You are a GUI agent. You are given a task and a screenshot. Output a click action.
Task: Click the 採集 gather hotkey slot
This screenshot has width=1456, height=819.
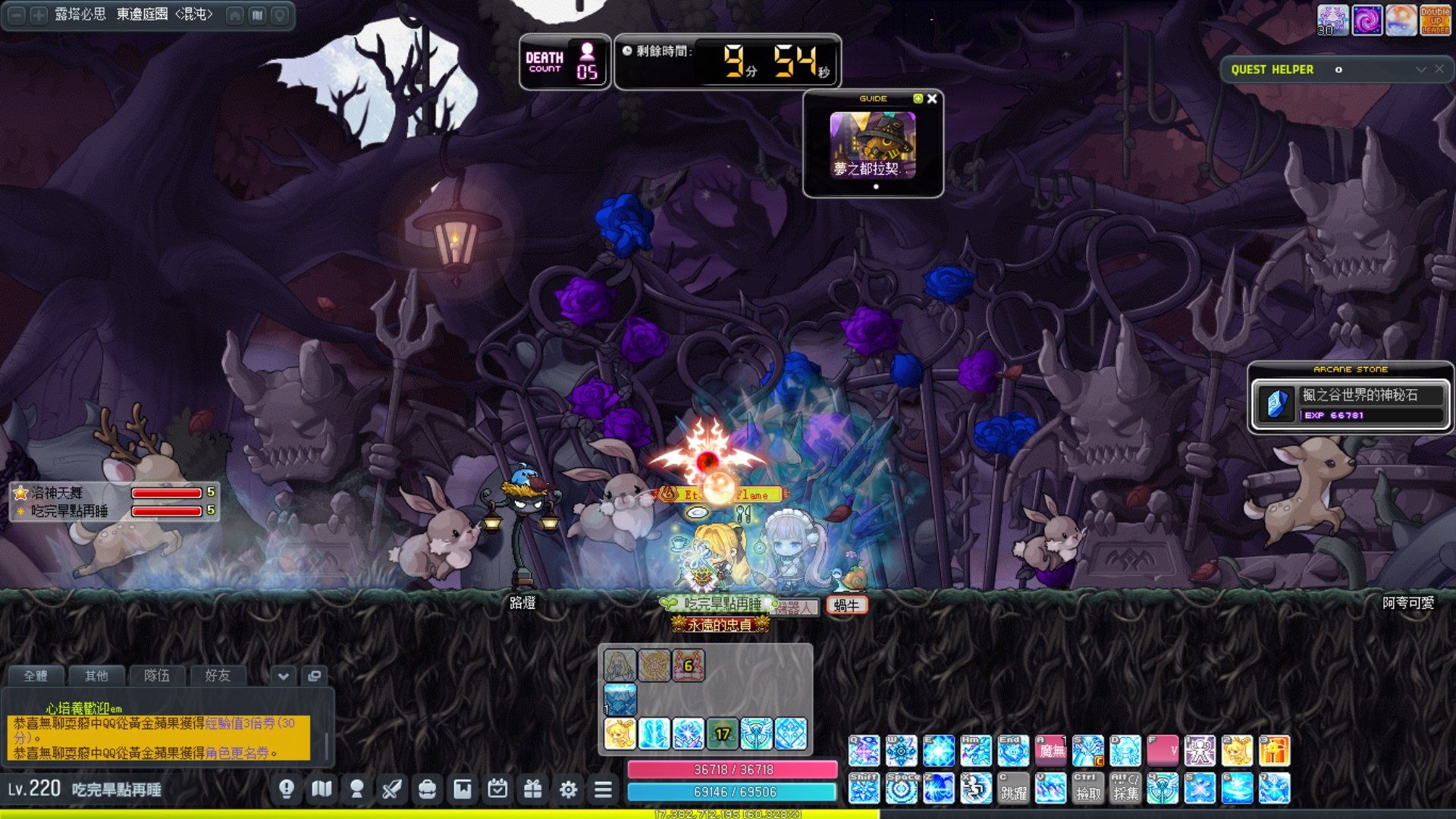[x=1125, y=789]
